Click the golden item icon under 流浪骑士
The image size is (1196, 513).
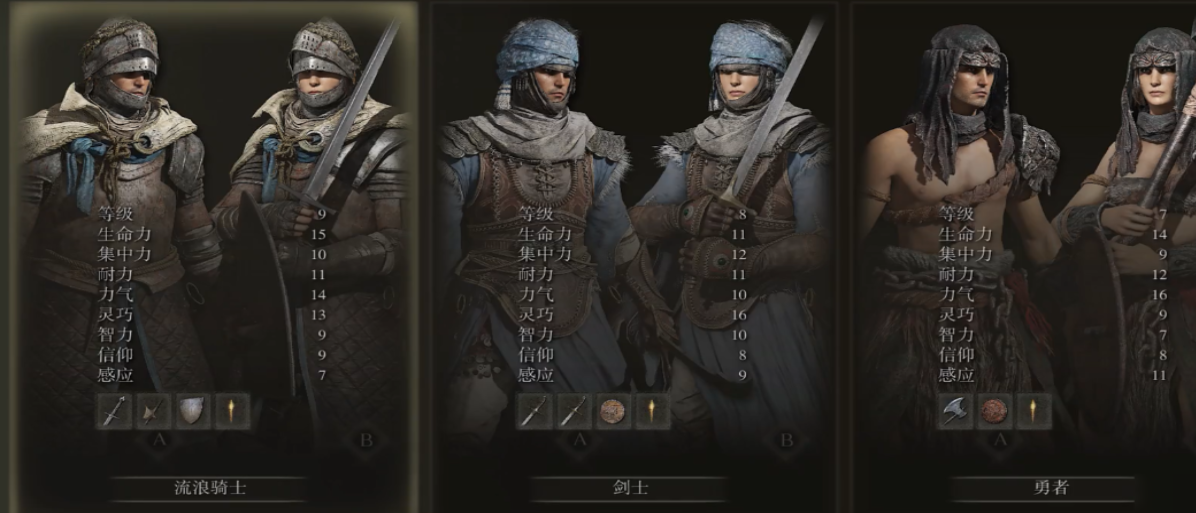pyautogui.click(x=232, y=412)
